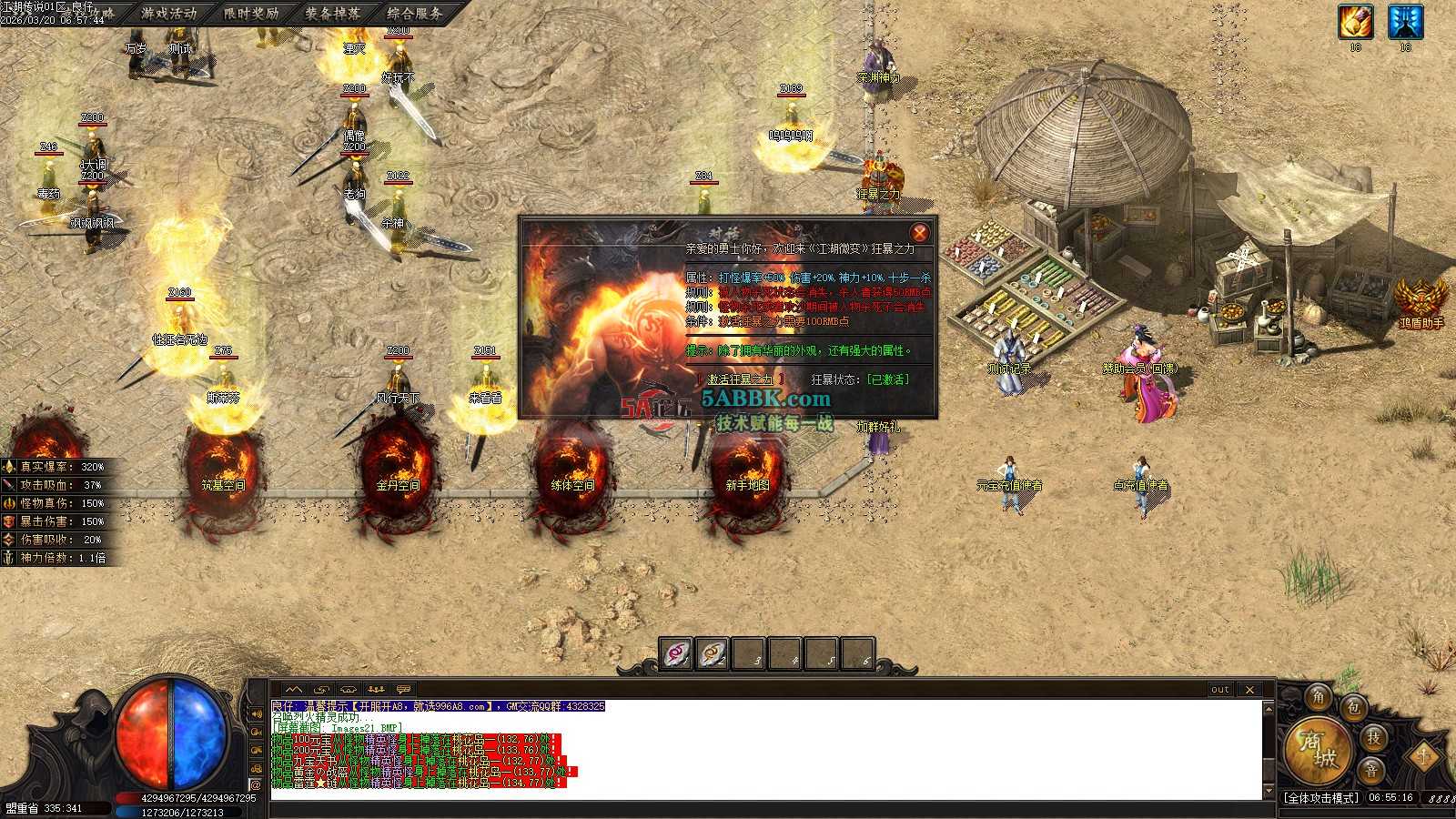Image resolution: width=1456 pixels, height=819 pixels.
Task: Open the character sheet 角 button
Action: pos(1318,698)
